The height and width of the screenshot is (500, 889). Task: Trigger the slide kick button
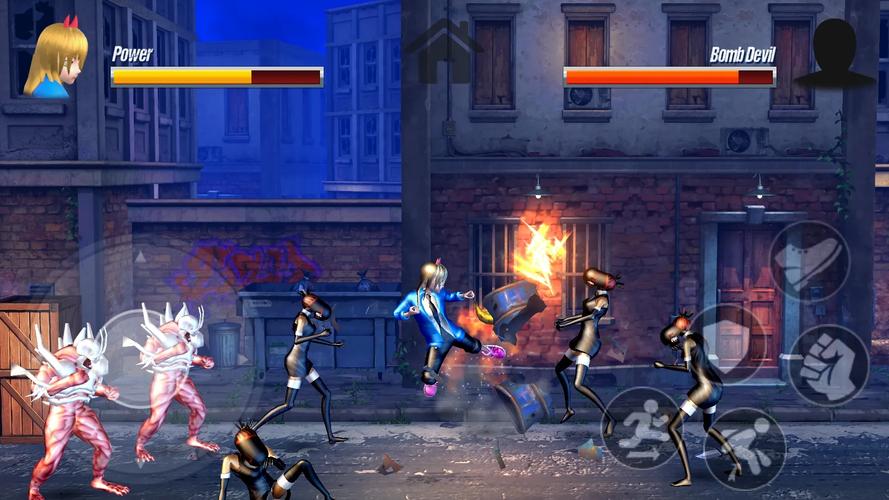pos(744,448)
